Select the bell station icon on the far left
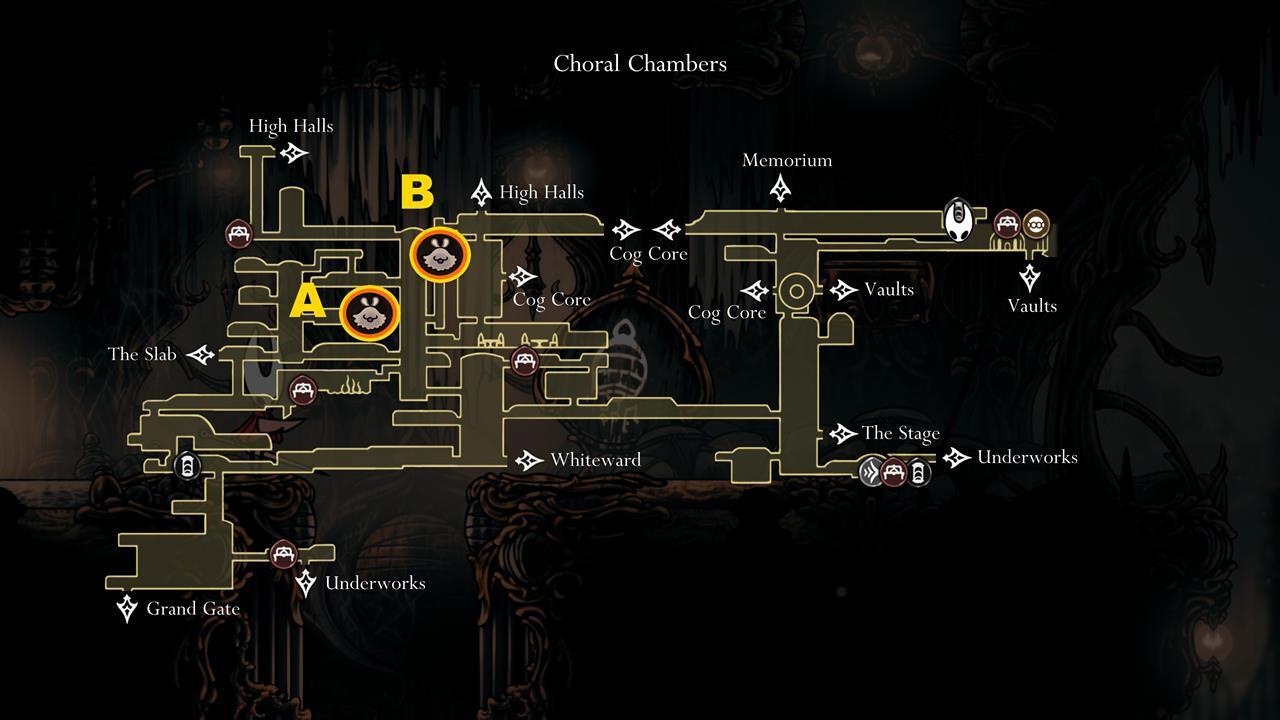Screen dimensions: 1280x720 186,466
